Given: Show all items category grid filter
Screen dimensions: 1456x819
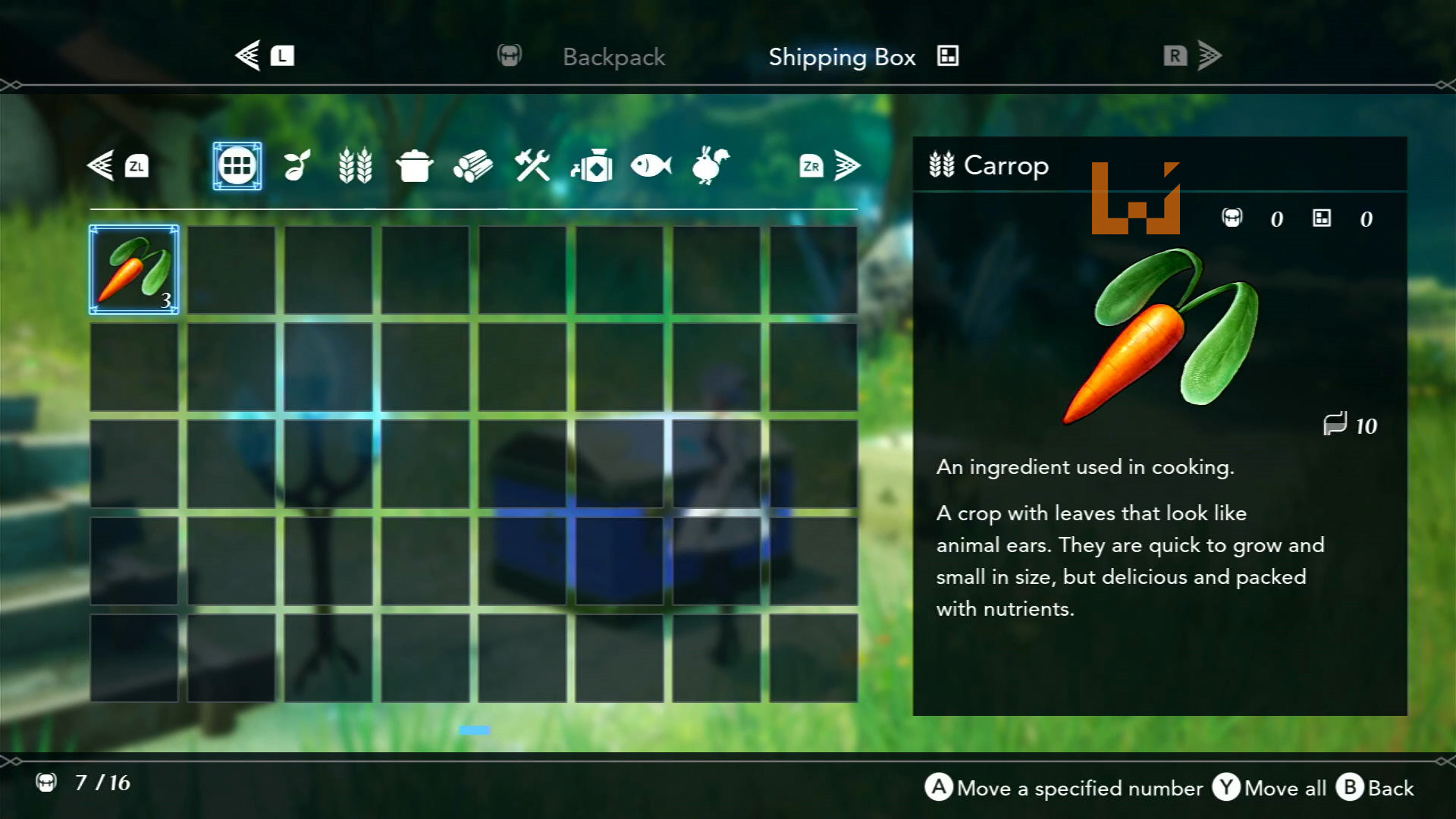Looking at the screenshot, I should click(237, 165).
